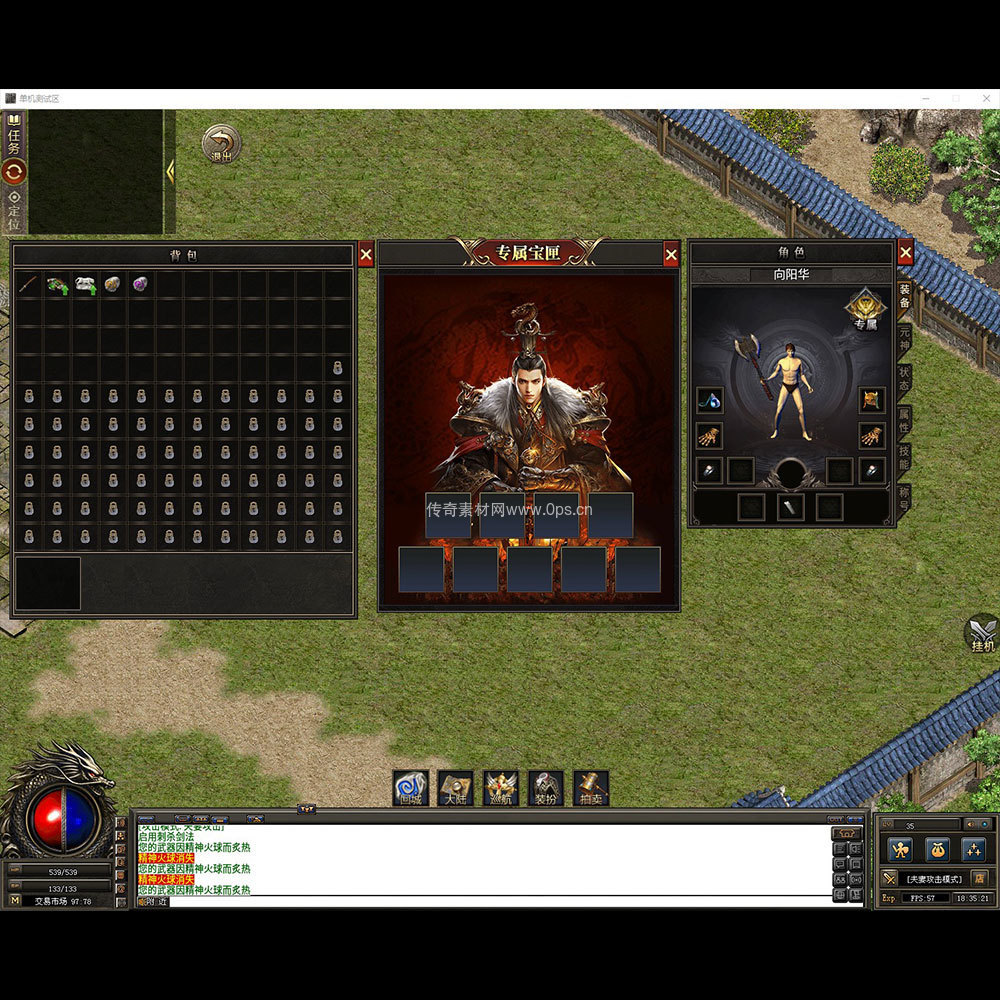This screenshot has height=1000, width=1000.
Task: Open the 装扮 costume button
Action: (x=545, y=788)
